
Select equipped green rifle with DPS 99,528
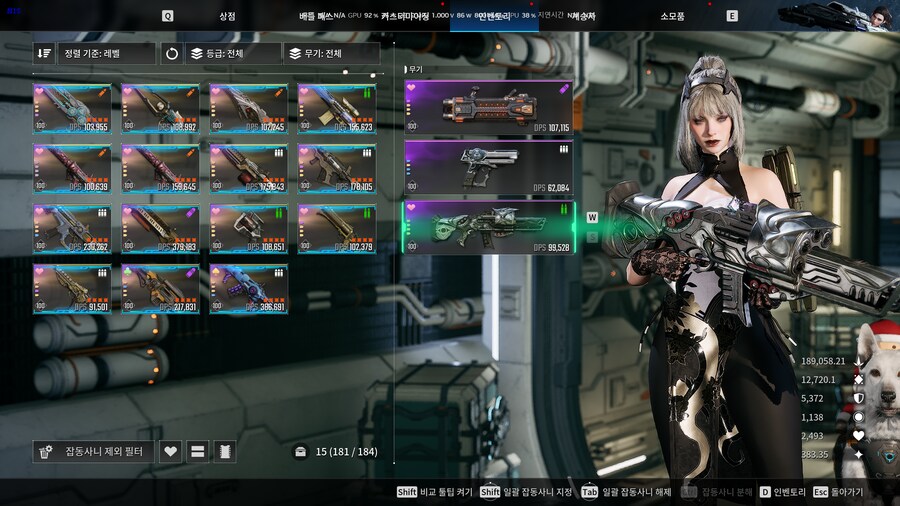point(488,228)
